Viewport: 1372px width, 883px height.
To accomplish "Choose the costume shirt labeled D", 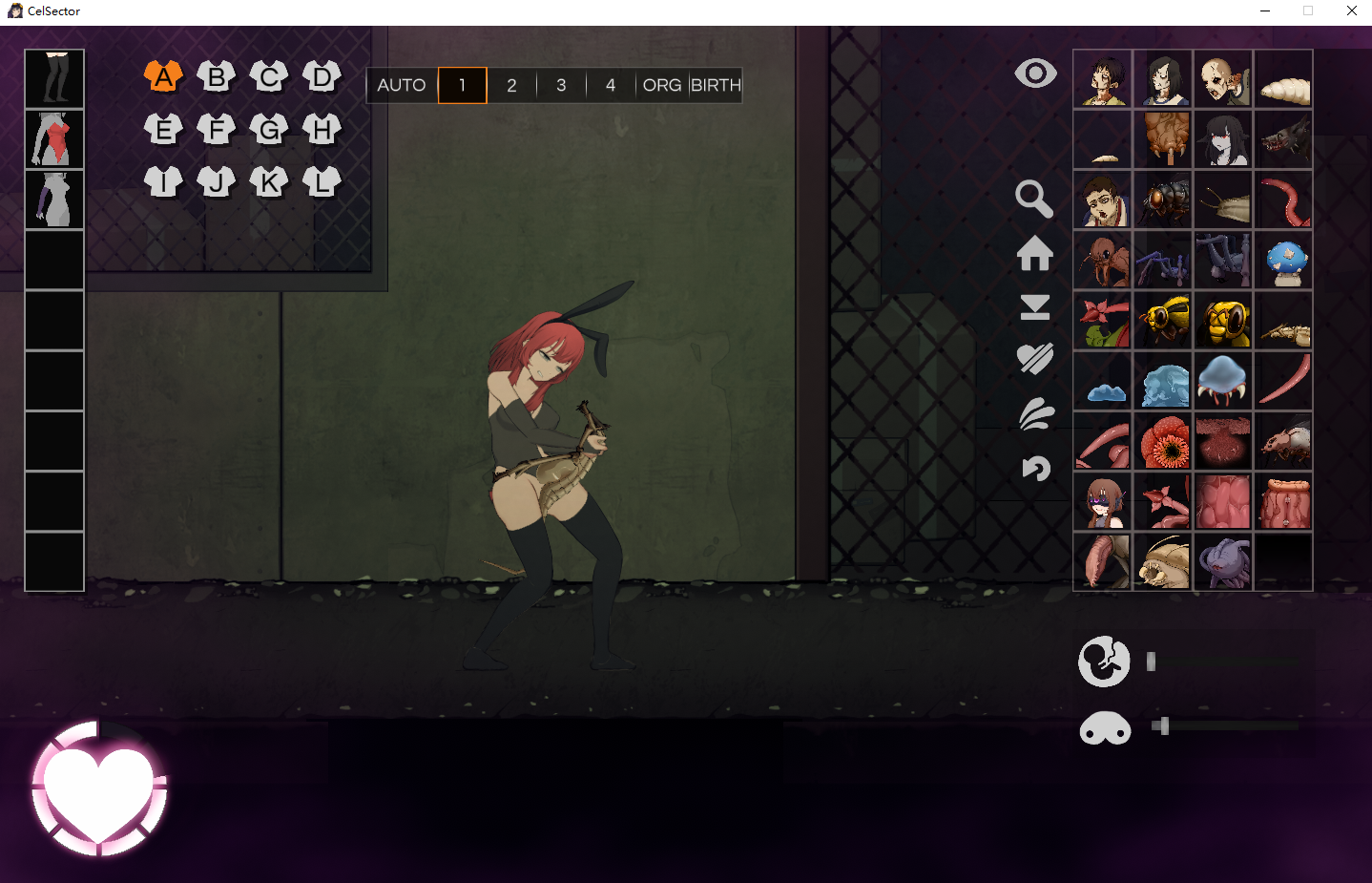I will [x=322, y=76].
